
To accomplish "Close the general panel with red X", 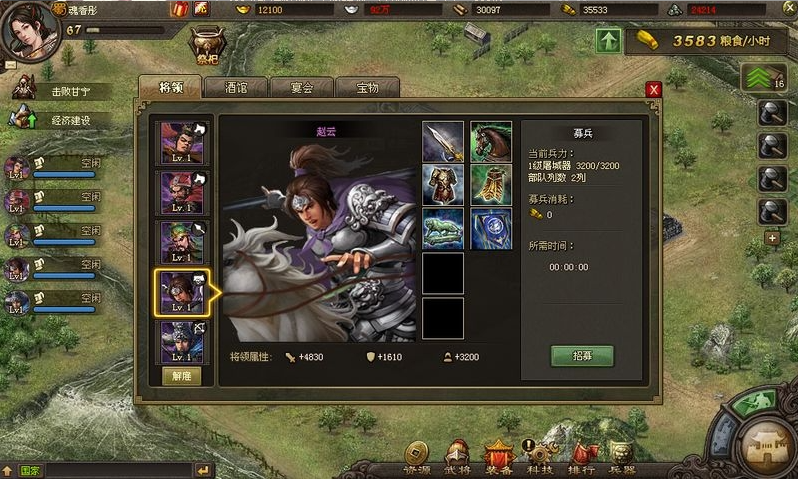I will tap(654, 90).
